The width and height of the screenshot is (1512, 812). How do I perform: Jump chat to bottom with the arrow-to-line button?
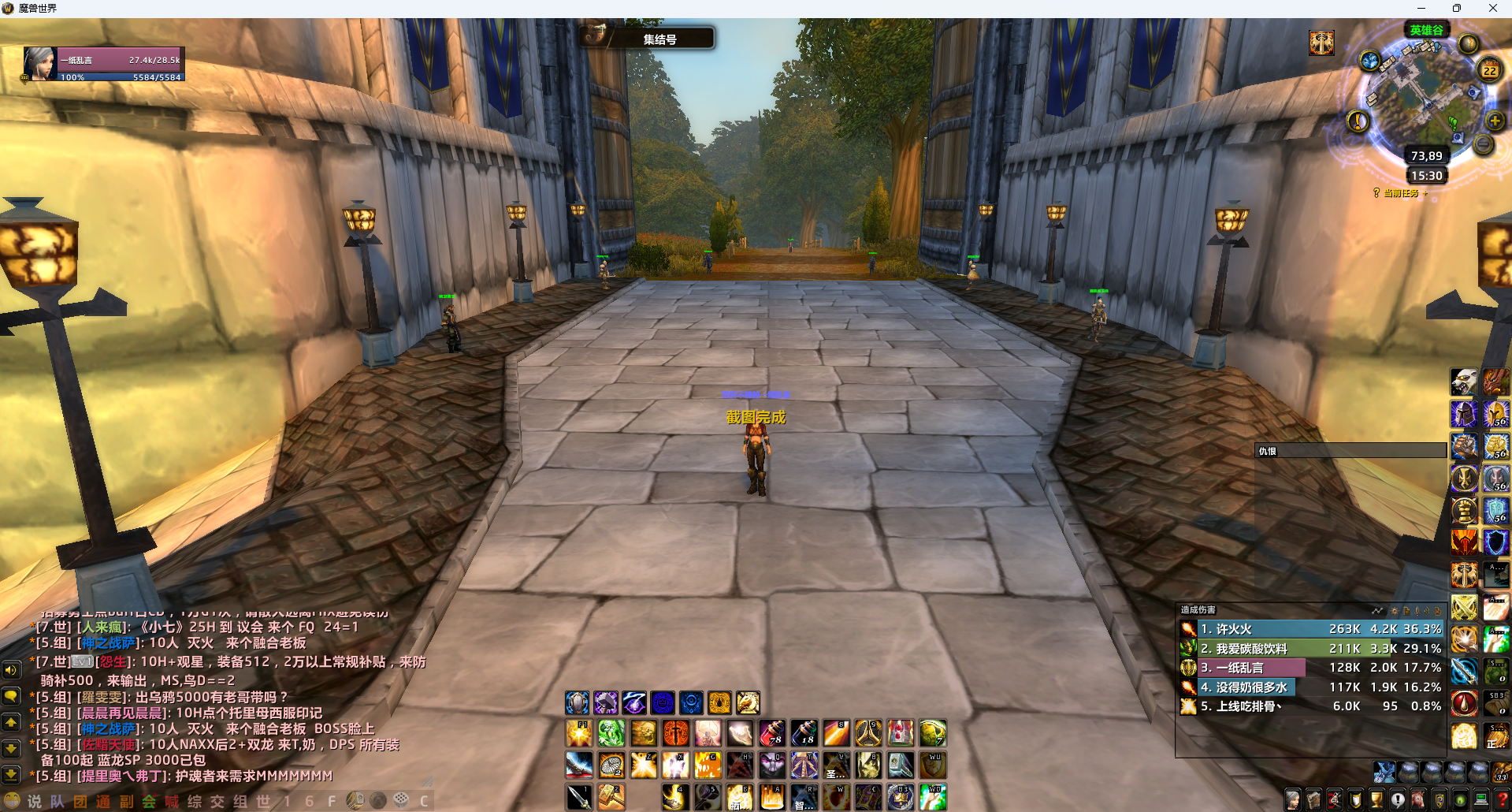11,776
